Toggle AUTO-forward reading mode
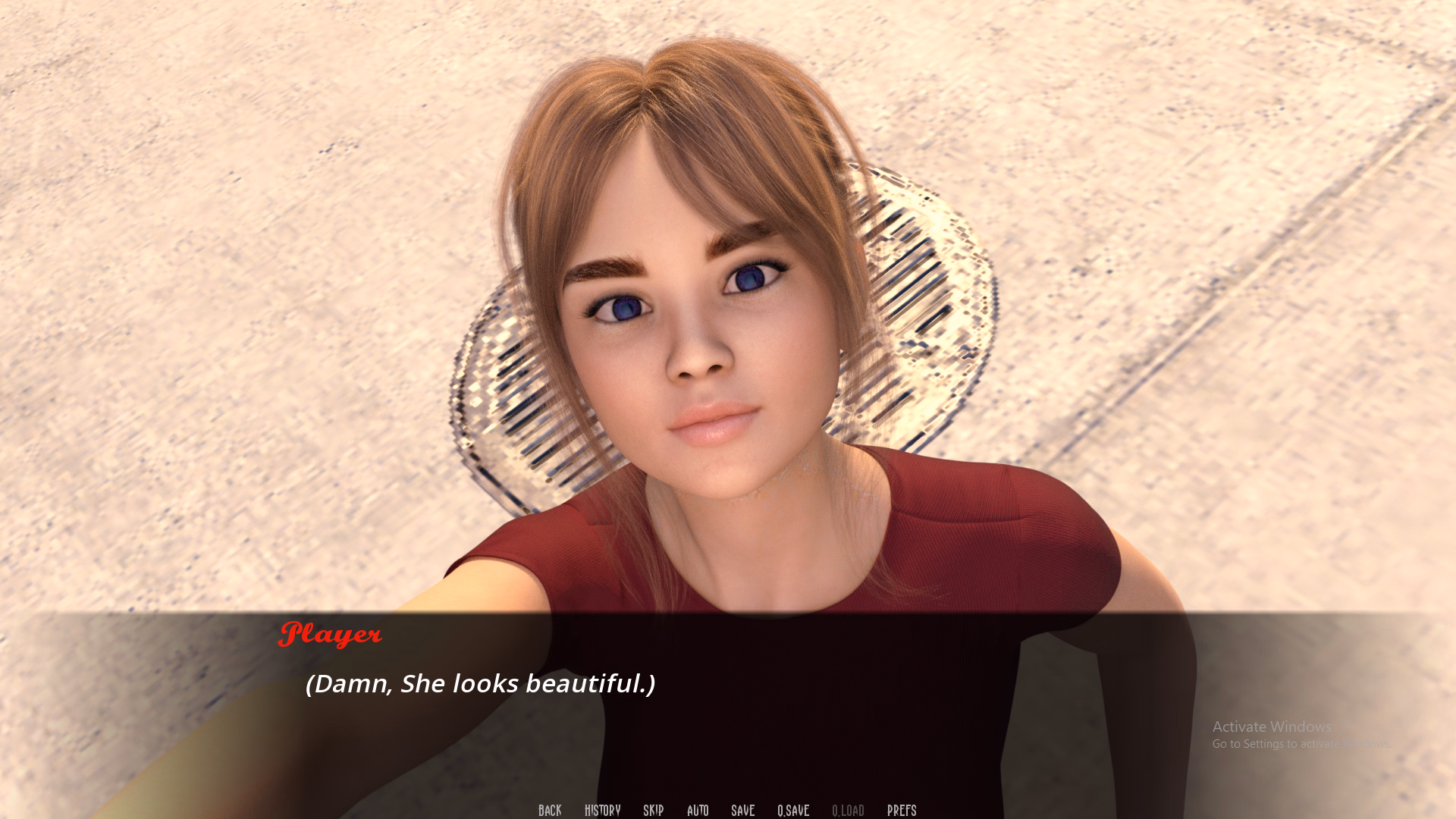Image resolution: width=1456 pixels, height=819 pixels. point(697,810)
